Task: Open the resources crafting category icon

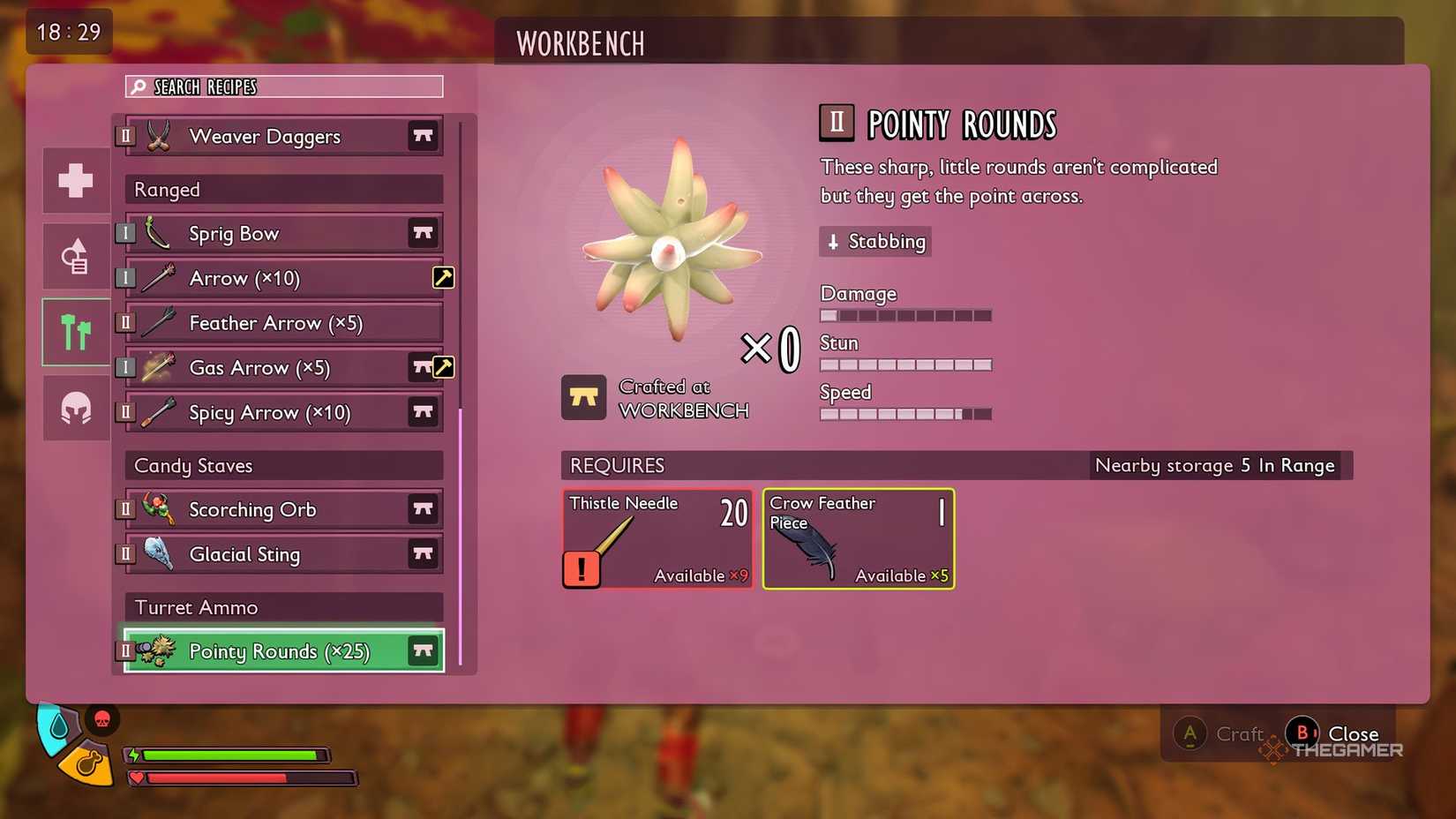Action: (75, 255)
